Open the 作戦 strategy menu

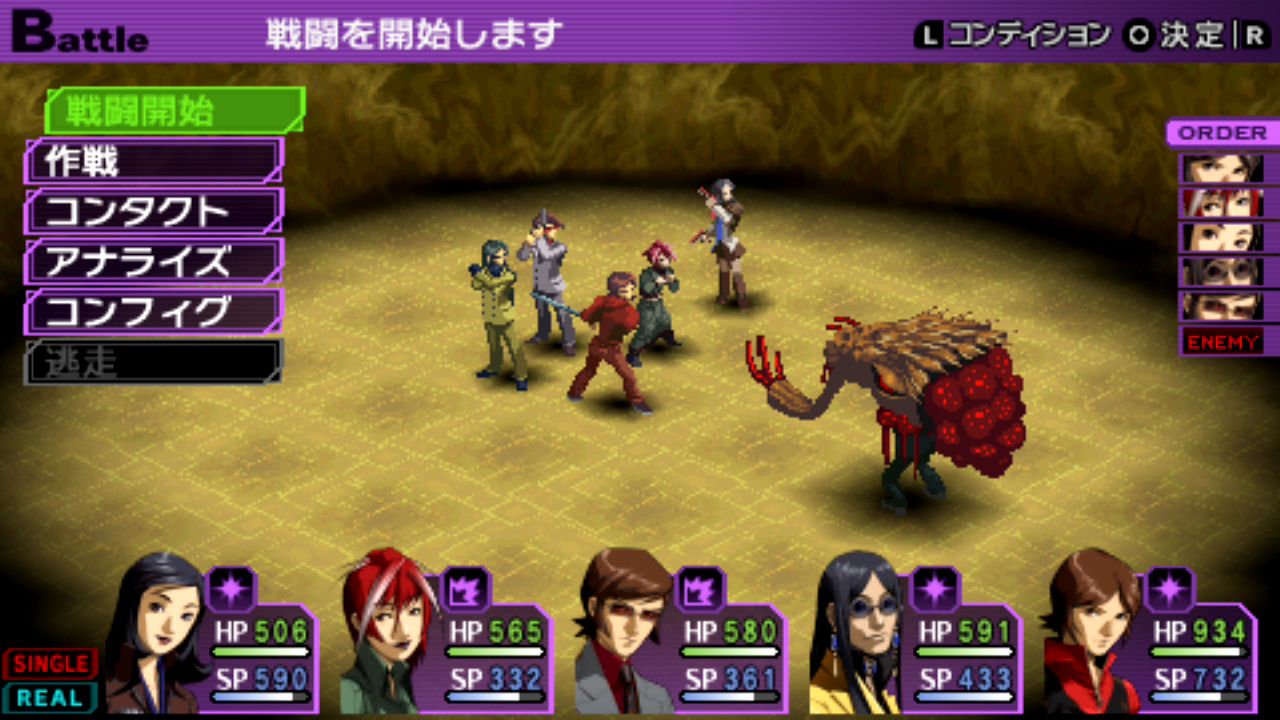[154, 161]
